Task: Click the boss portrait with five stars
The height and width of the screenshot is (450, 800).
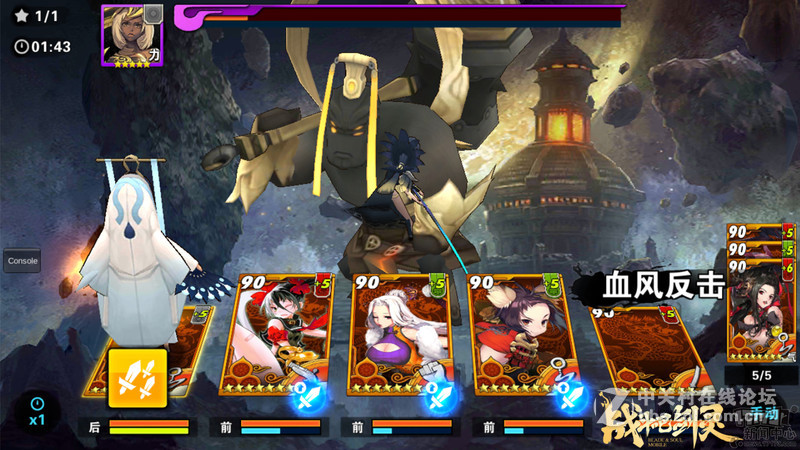Action: [132, 35]
